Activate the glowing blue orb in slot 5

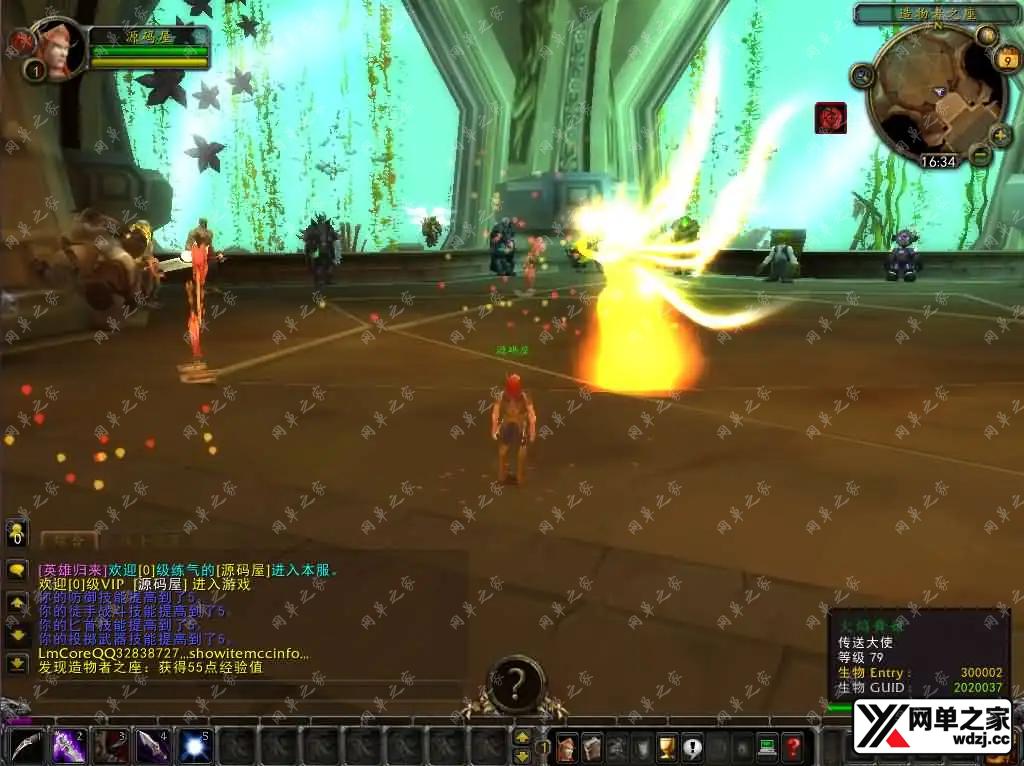click(193, 746)
